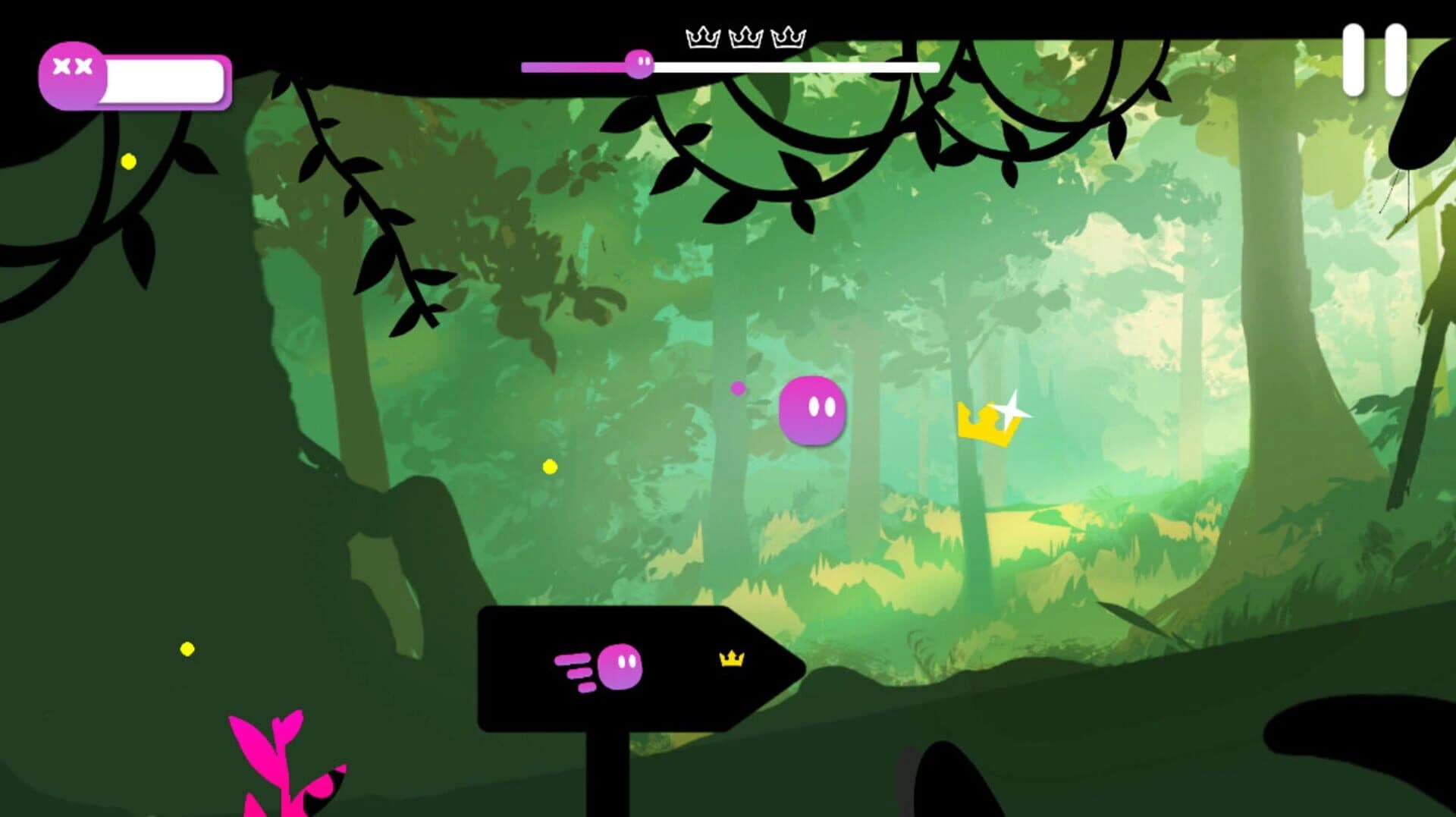Click the yellow firefly beneath the player blob

(x=548, y=467)
